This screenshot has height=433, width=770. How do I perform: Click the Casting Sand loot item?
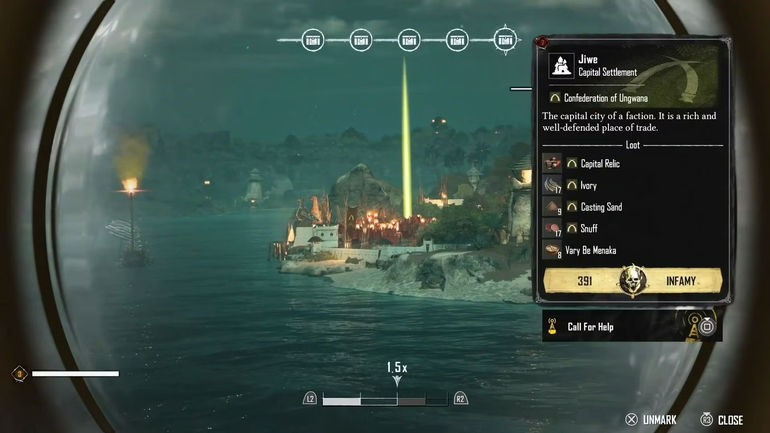[600, 207]
